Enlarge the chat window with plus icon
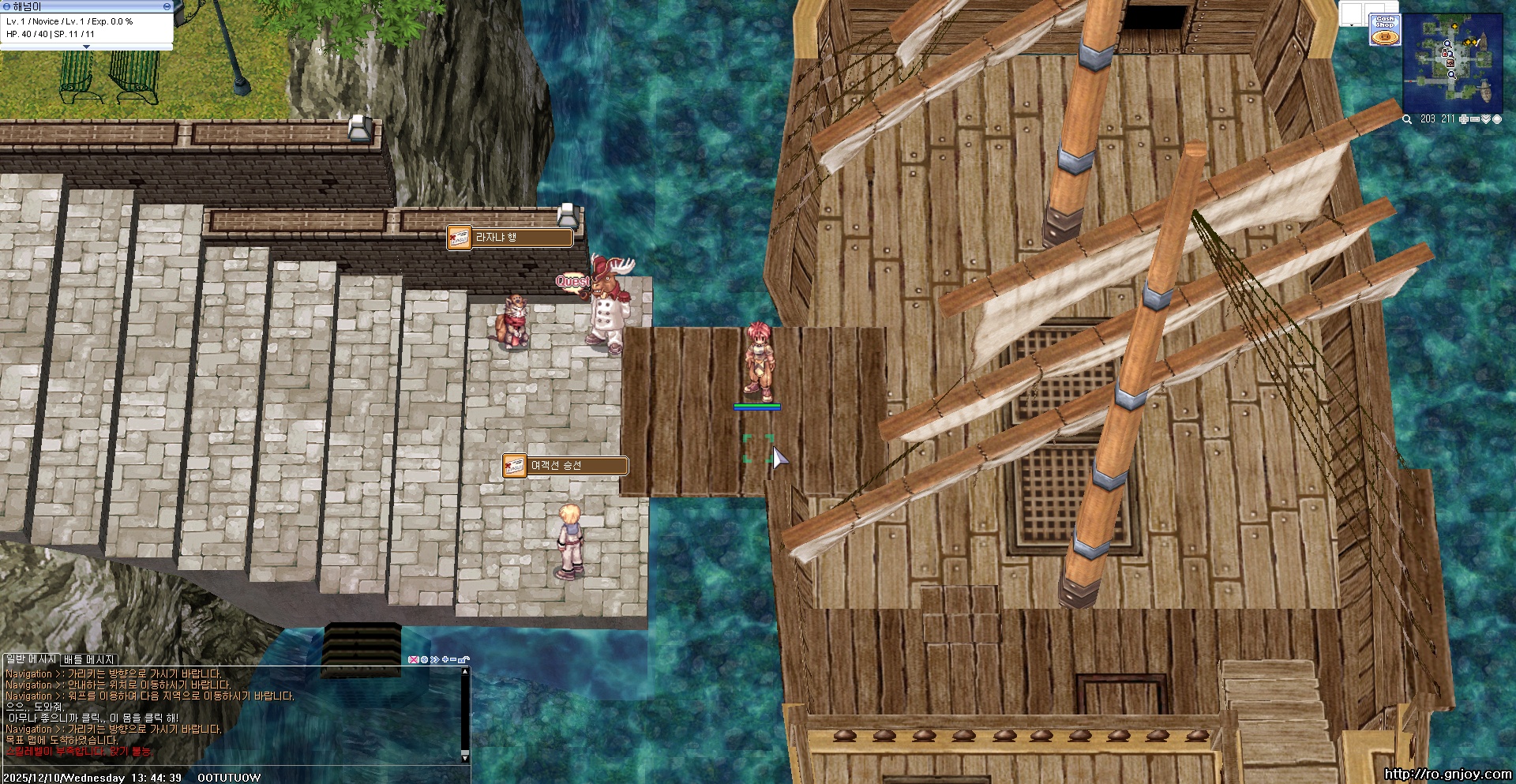 point(445,659)
